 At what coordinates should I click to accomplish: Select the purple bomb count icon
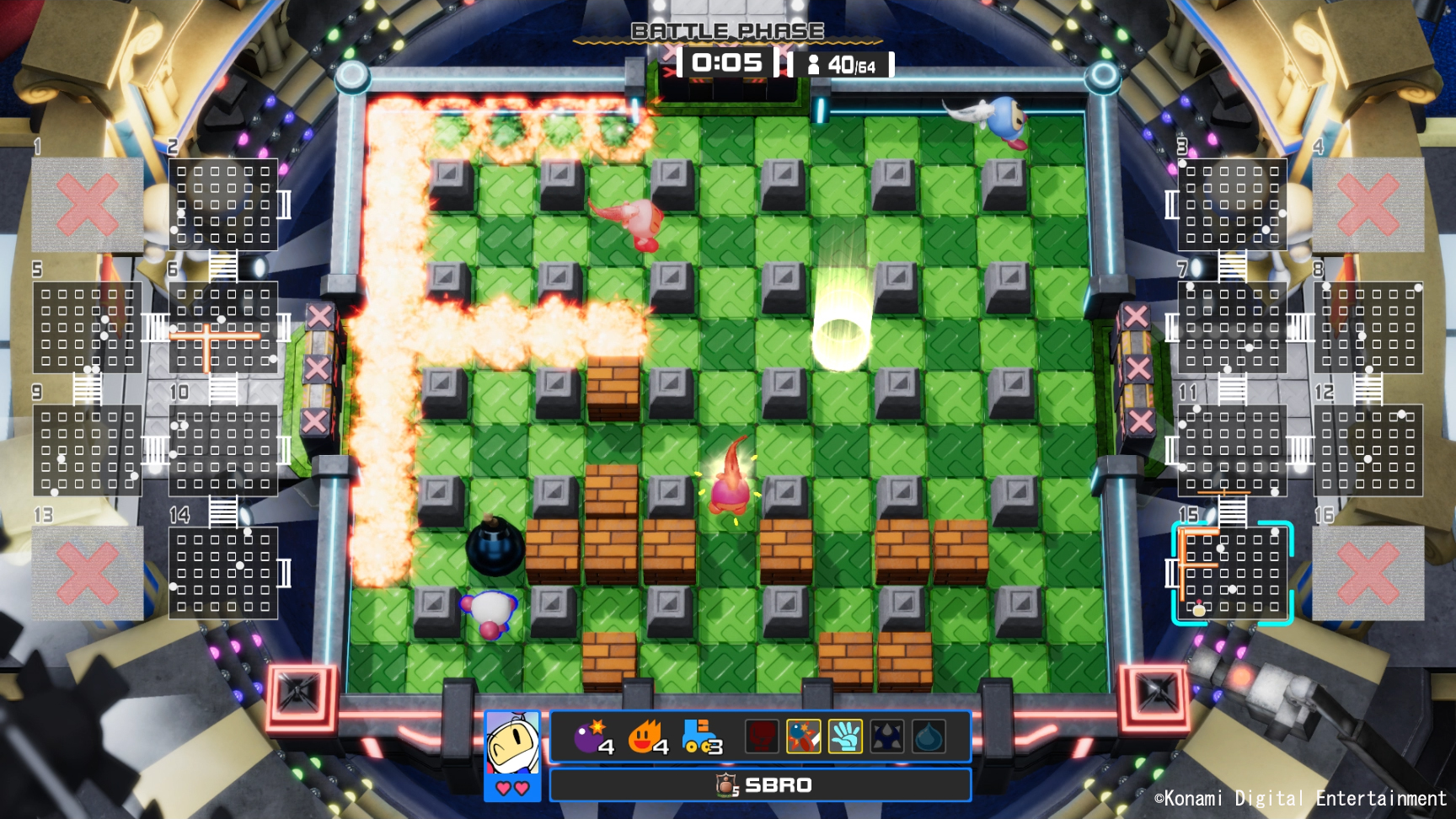tap(591, 738)
